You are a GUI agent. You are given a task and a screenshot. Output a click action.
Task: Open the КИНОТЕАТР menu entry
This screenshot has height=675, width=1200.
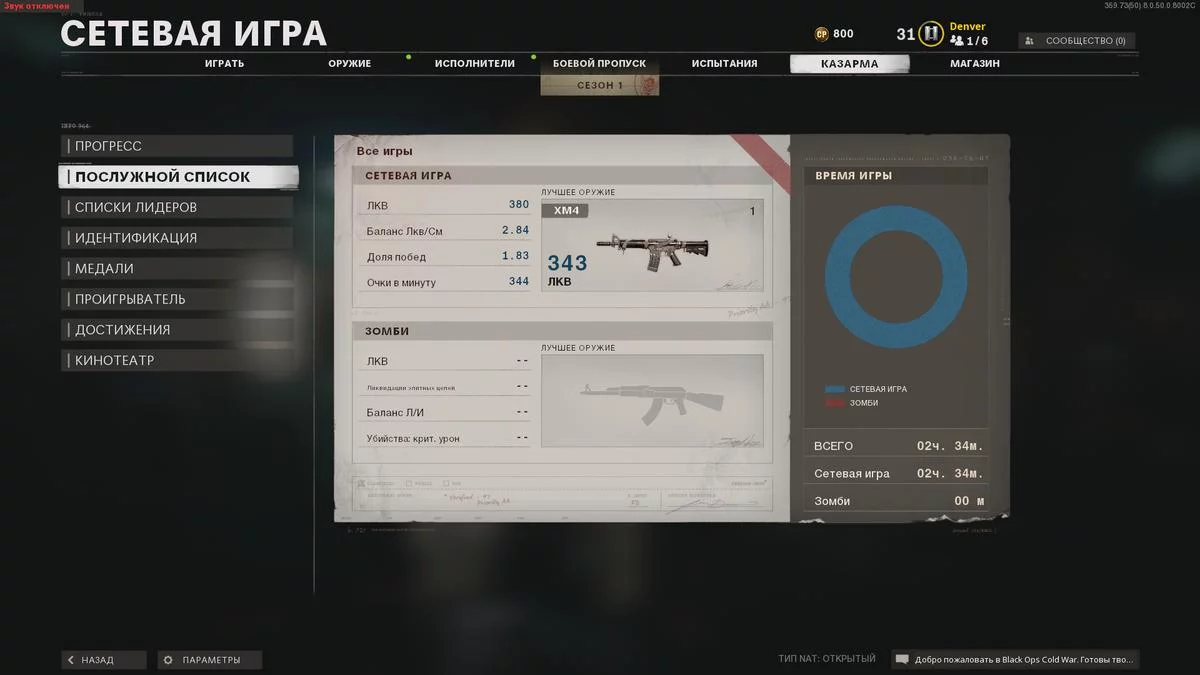click(176, 360)
